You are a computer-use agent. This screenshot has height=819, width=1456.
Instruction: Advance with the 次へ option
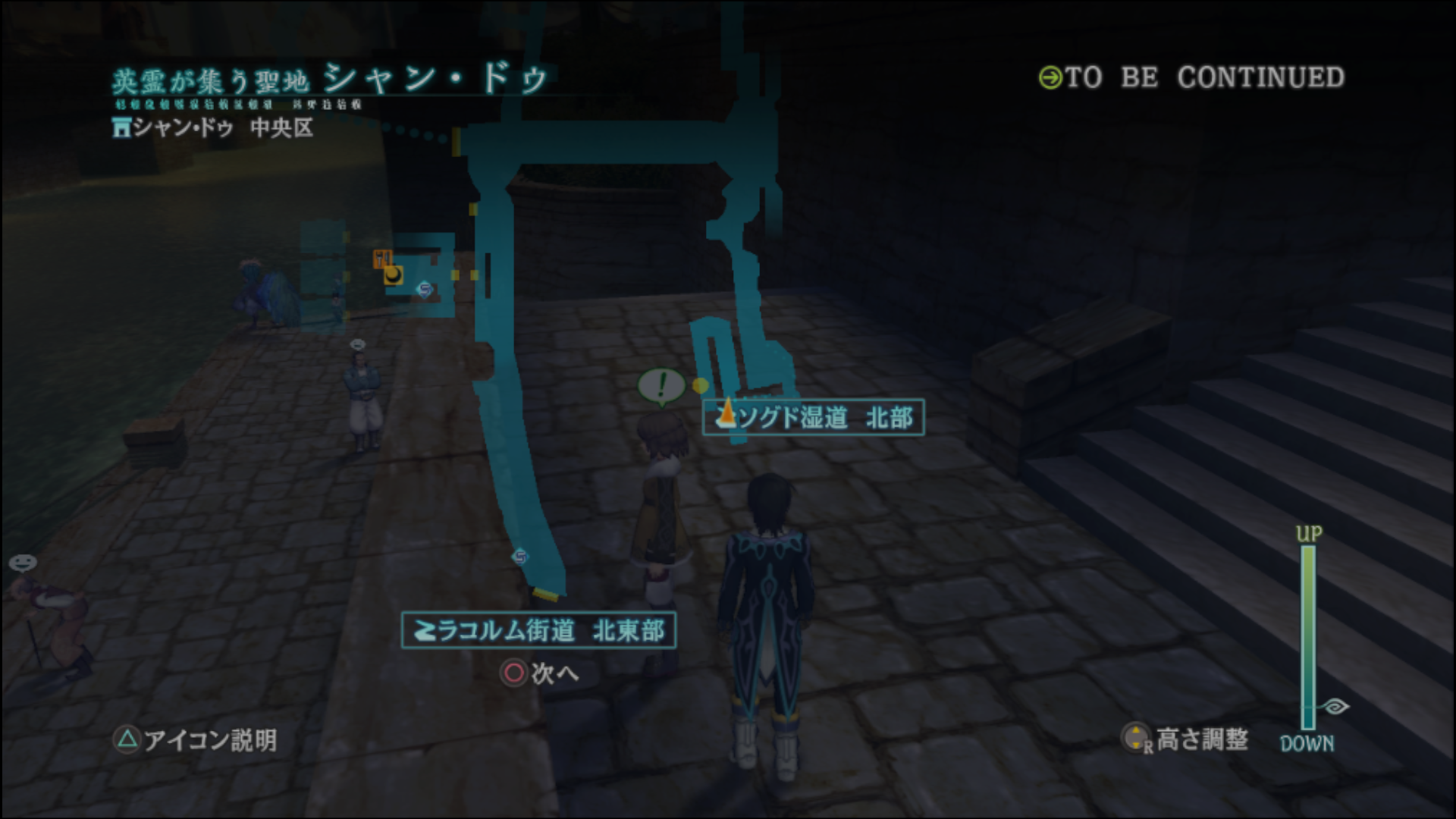pos(540,673)
